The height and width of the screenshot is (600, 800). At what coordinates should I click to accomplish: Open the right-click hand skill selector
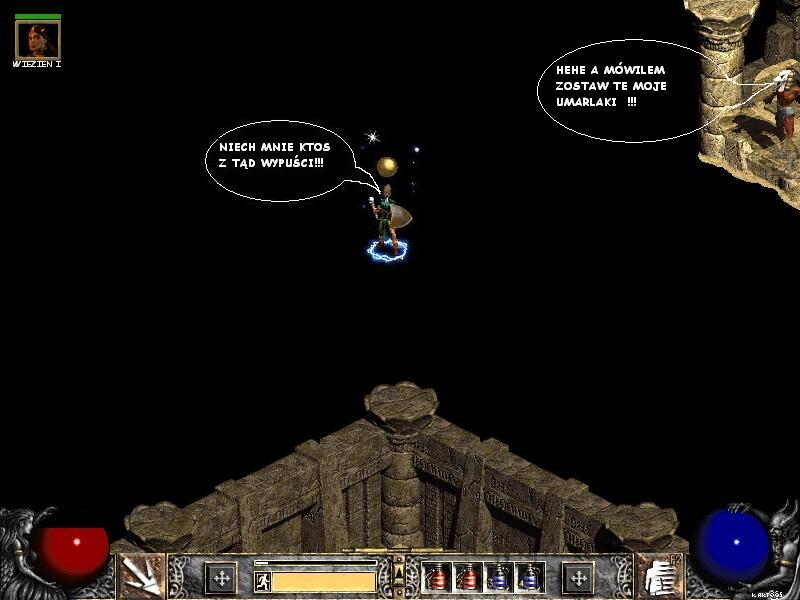tap(658, 576)
